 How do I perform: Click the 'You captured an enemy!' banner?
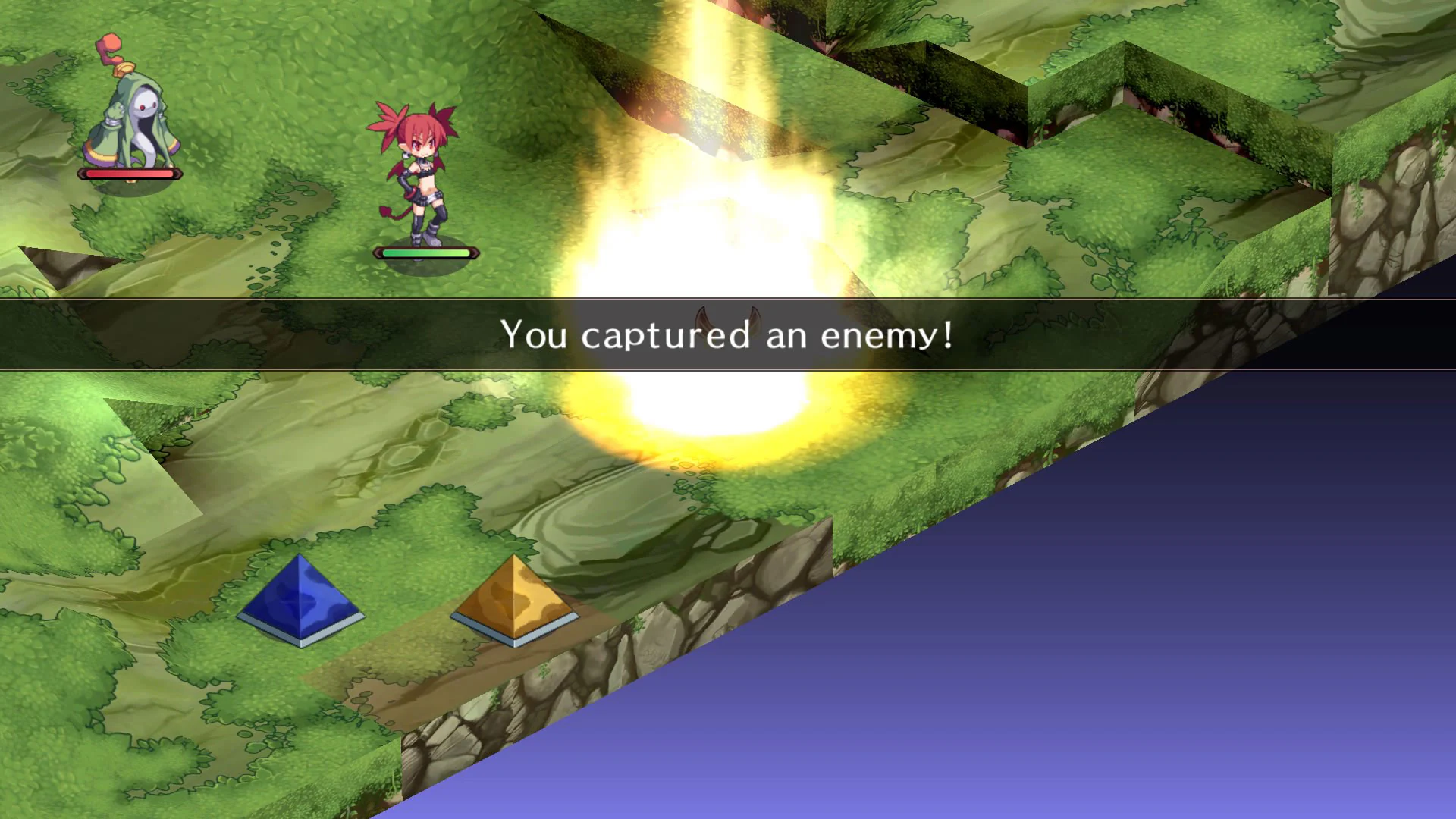pos(728,336)
